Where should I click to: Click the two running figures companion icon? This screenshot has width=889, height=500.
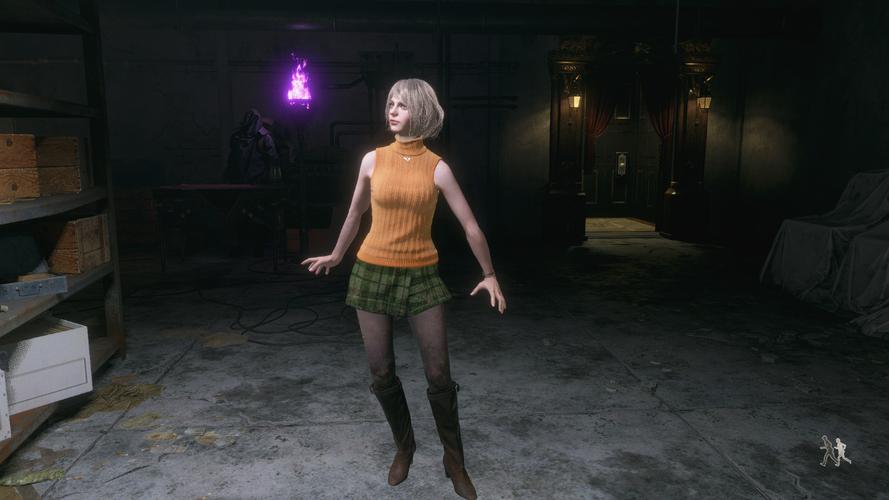[x=835, y=451]
